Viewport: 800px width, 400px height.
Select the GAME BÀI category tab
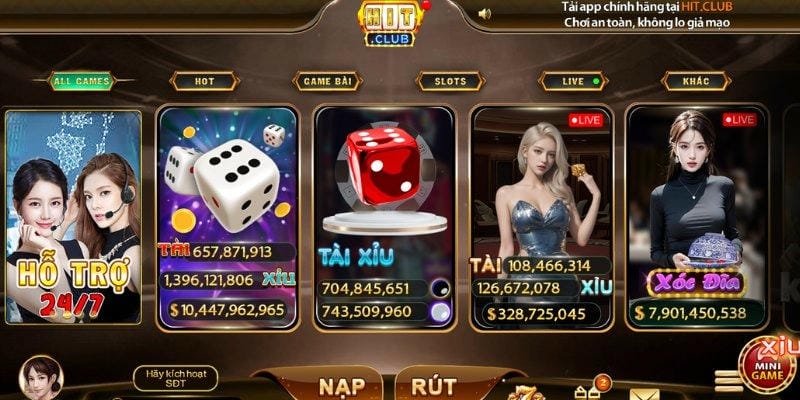327,81
